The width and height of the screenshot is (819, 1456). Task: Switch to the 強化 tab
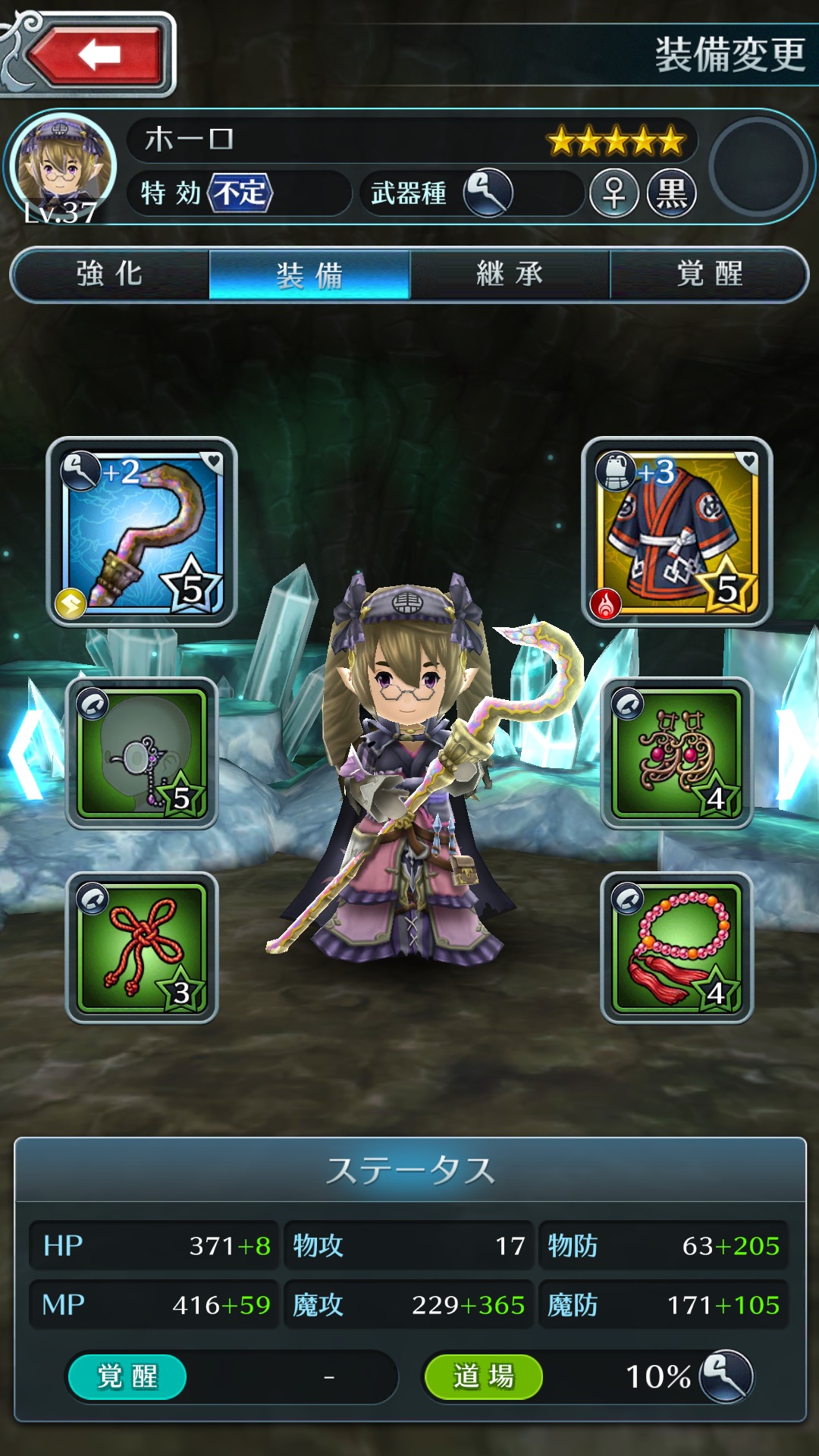(110, 275)
